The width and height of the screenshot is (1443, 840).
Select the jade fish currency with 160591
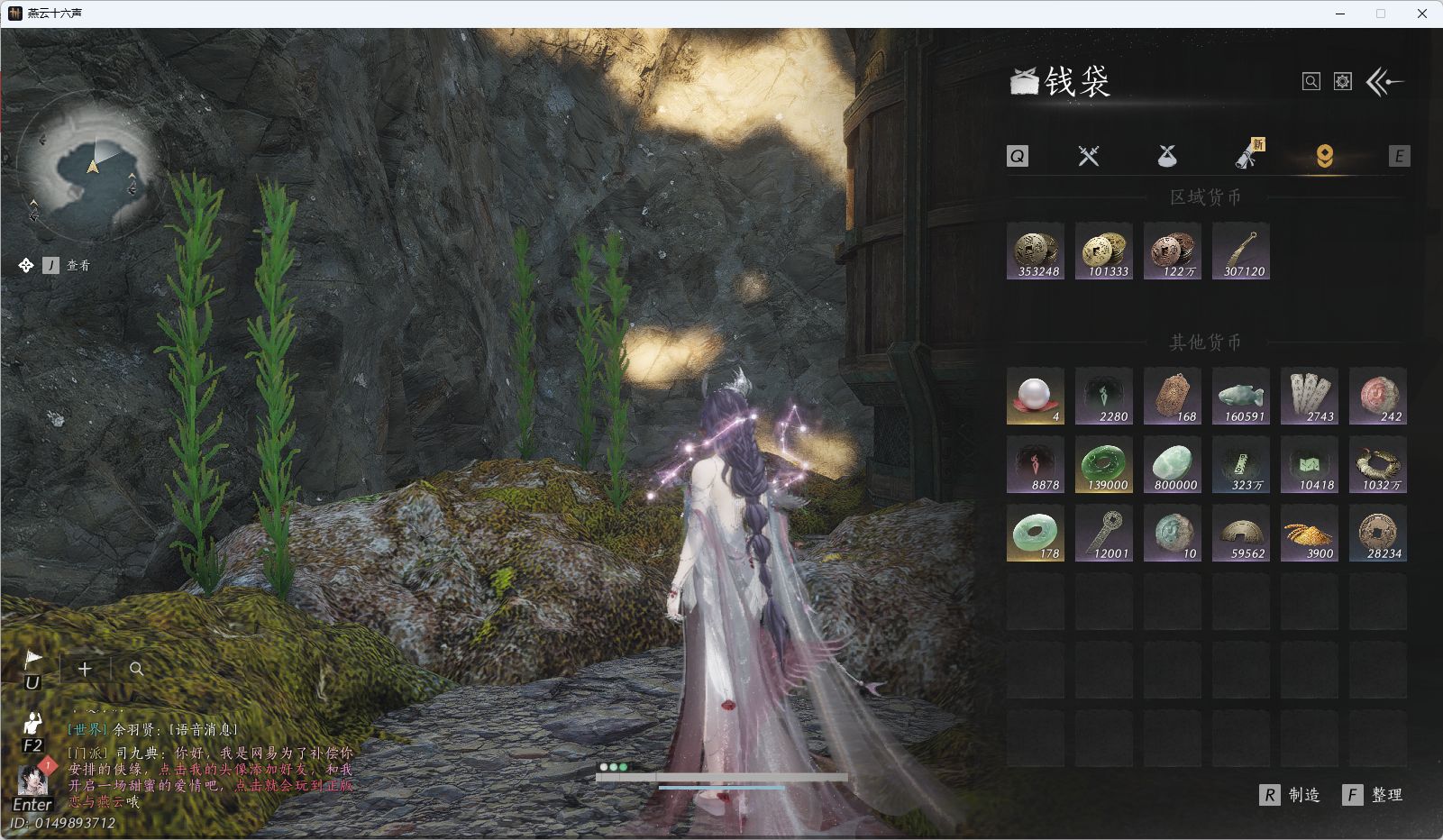1241,396
